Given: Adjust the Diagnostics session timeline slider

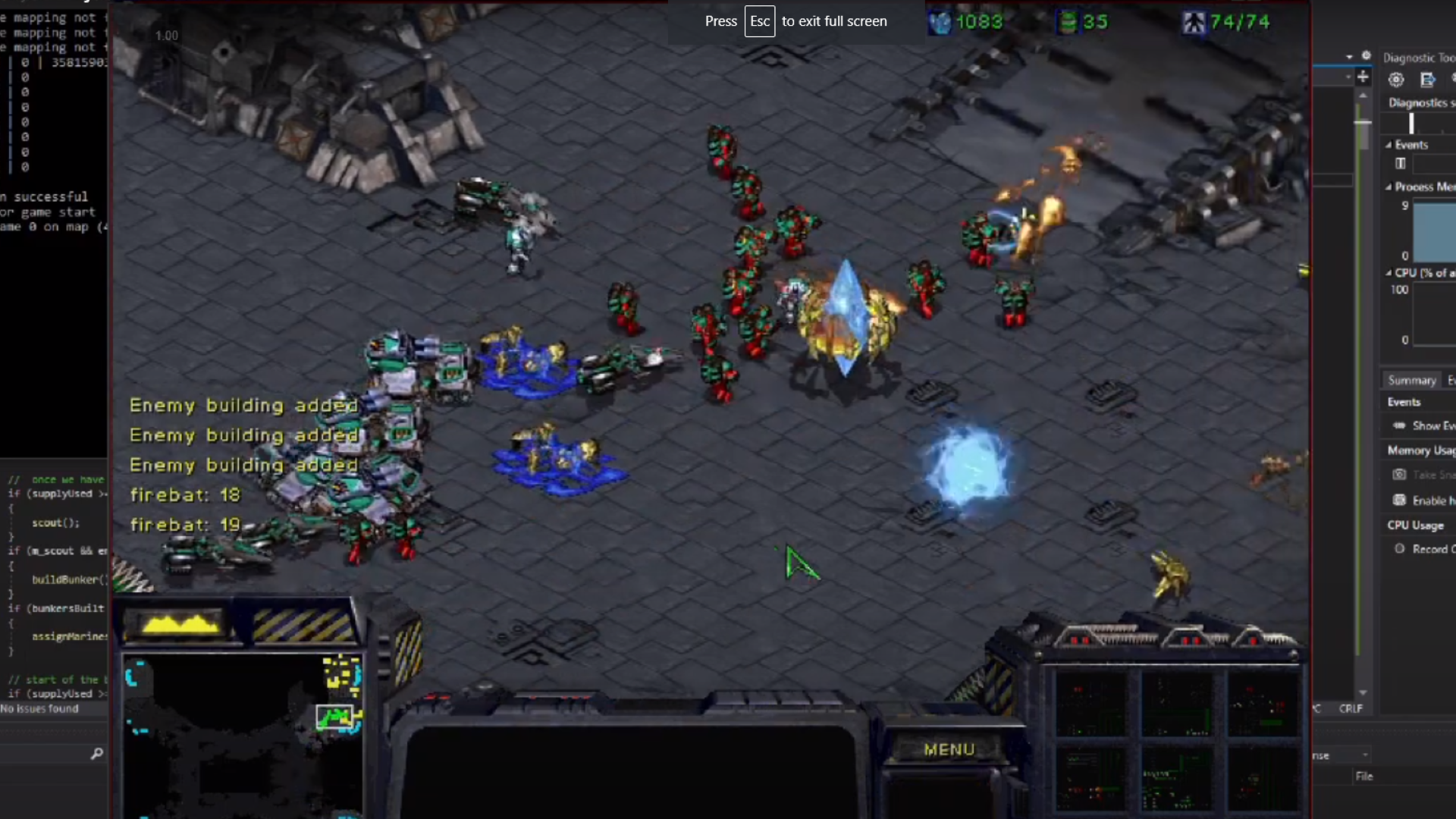Looking at the screenshot, I should click(x=1412, y=123).
